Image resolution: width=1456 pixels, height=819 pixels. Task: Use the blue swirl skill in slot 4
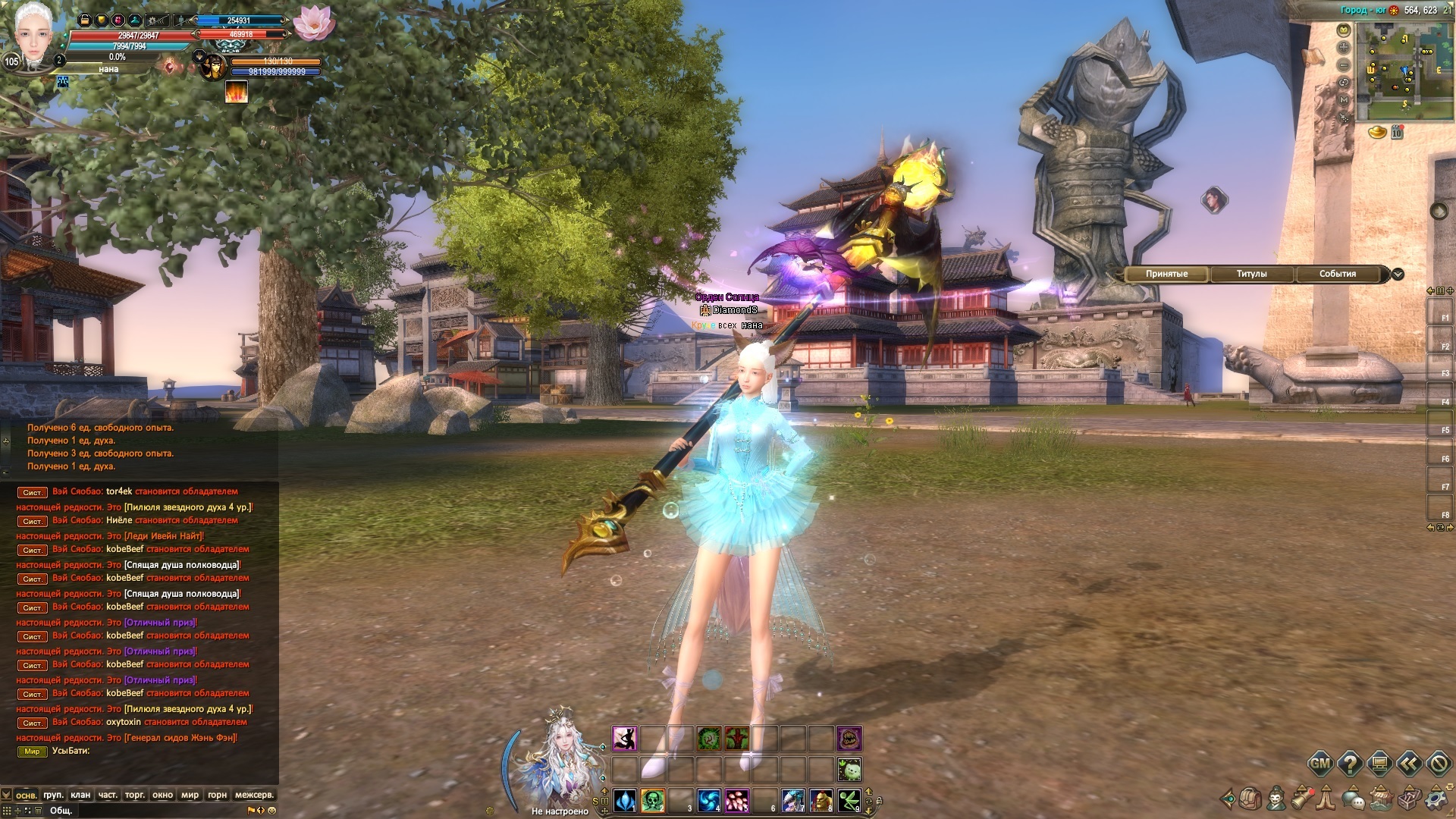(x=708, y=800)
